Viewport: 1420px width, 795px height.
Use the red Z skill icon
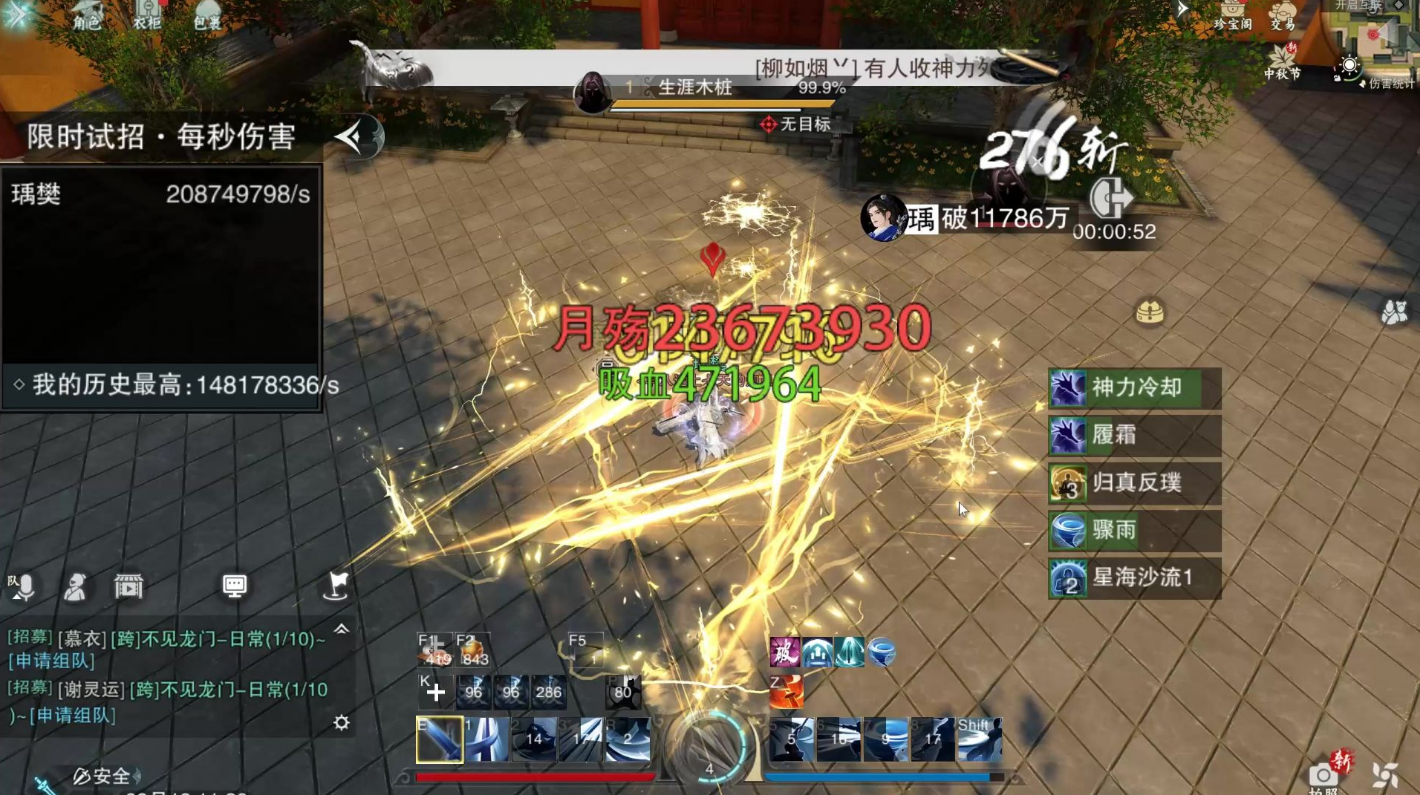[x=786, y=690]
